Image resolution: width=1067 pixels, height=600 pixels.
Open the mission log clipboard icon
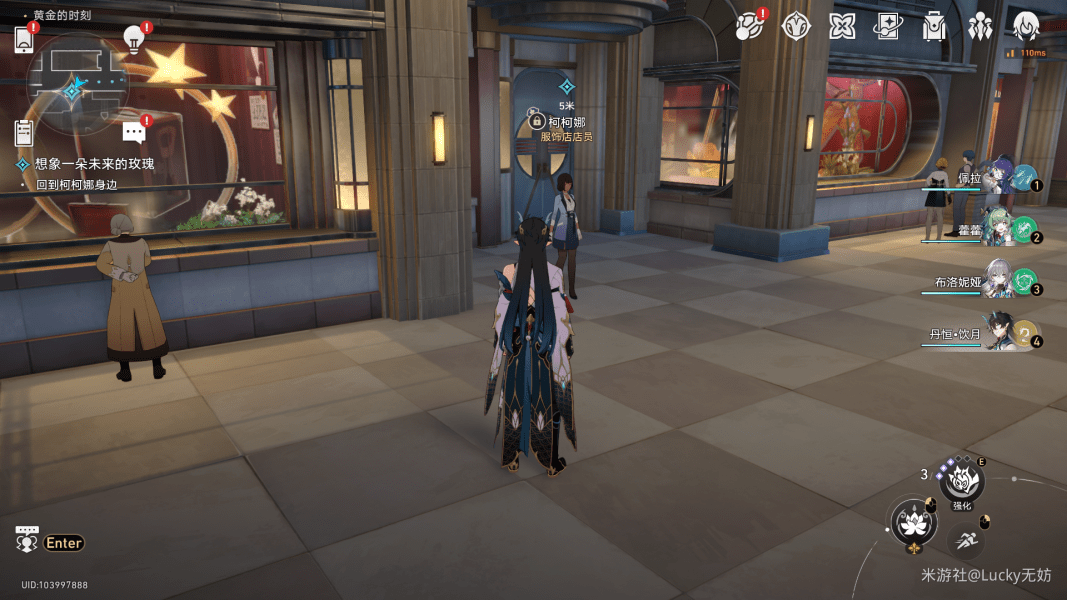(24, 132)
